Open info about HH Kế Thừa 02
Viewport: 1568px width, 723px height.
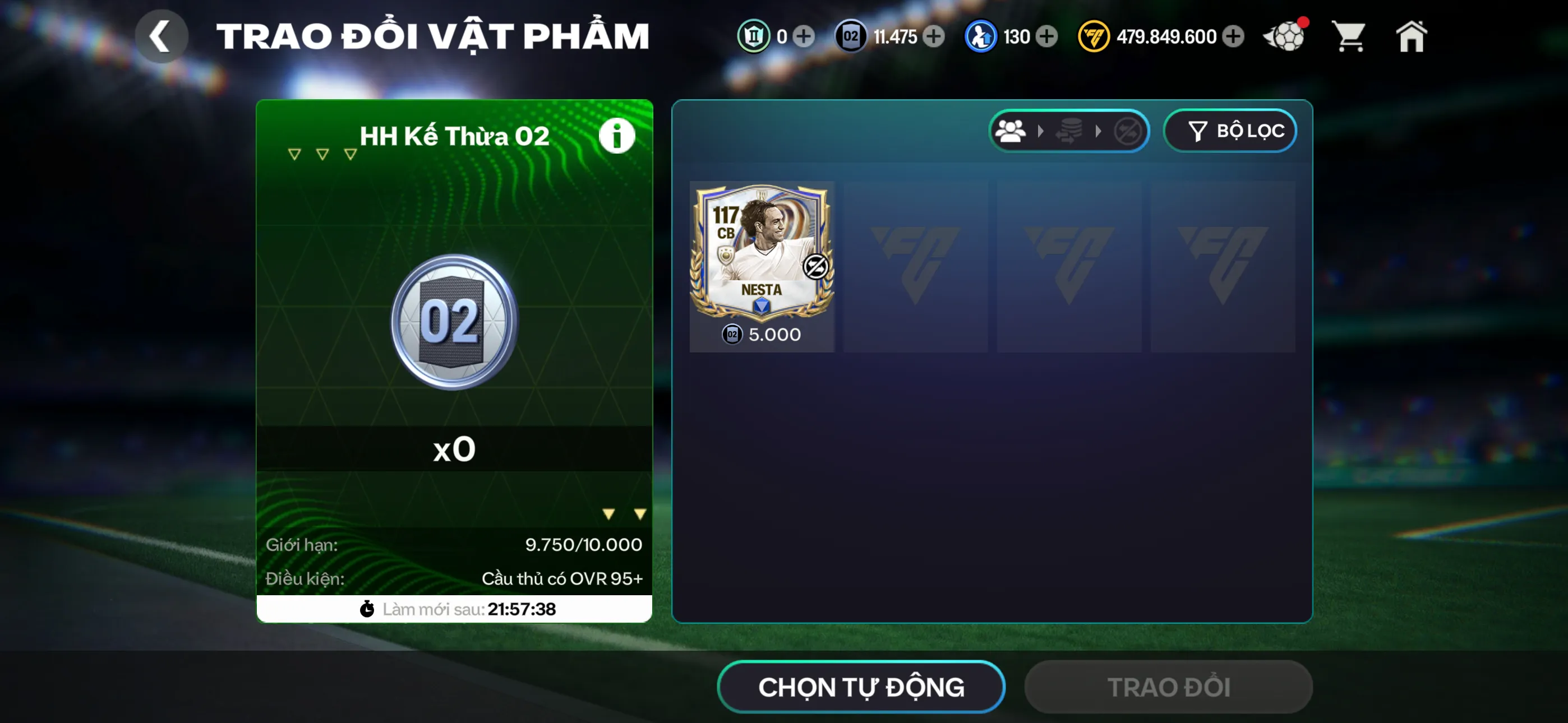tap(617, 135)
